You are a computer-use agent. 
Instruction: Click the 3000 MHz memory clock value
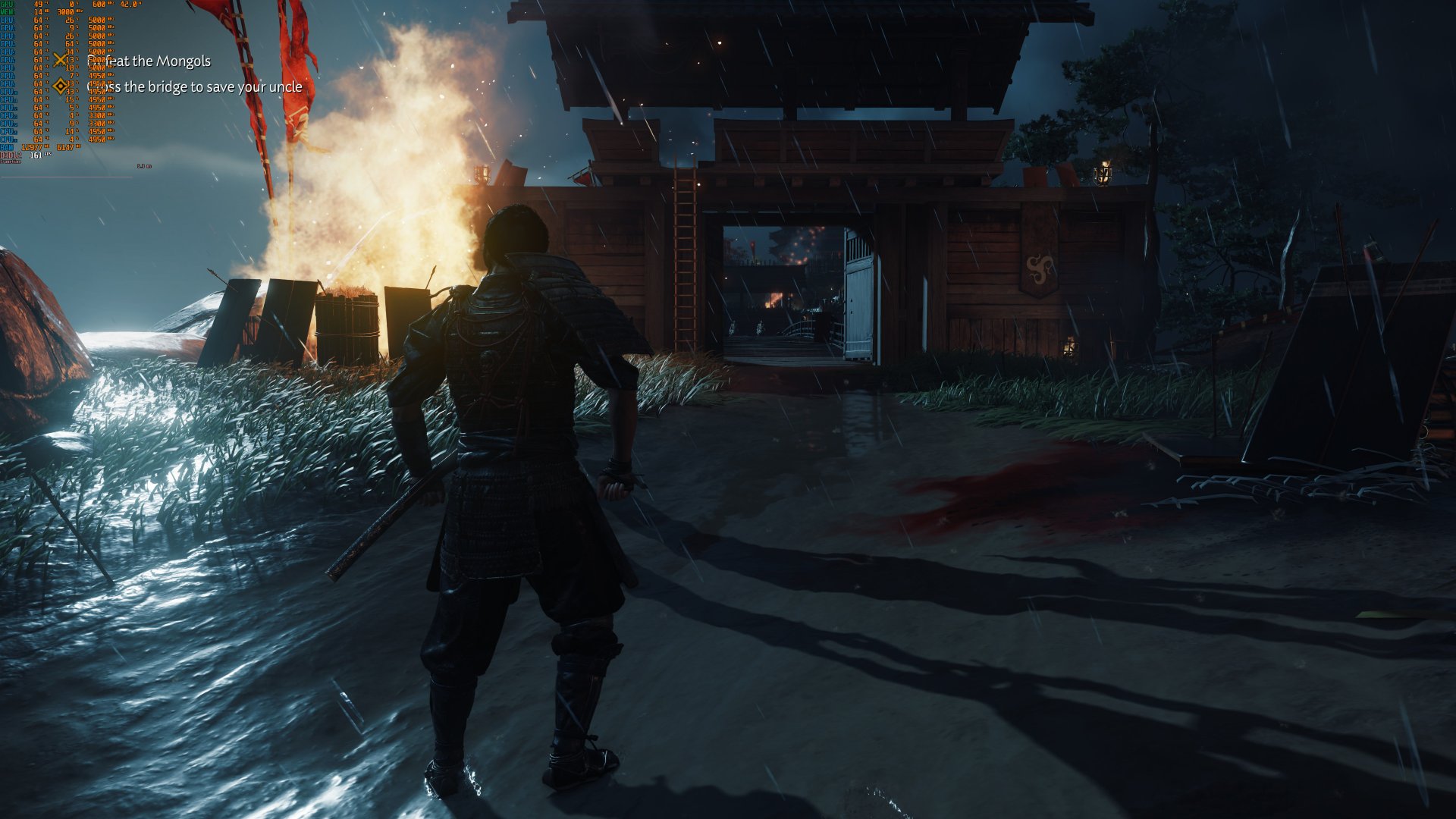(x=66, y=12)
